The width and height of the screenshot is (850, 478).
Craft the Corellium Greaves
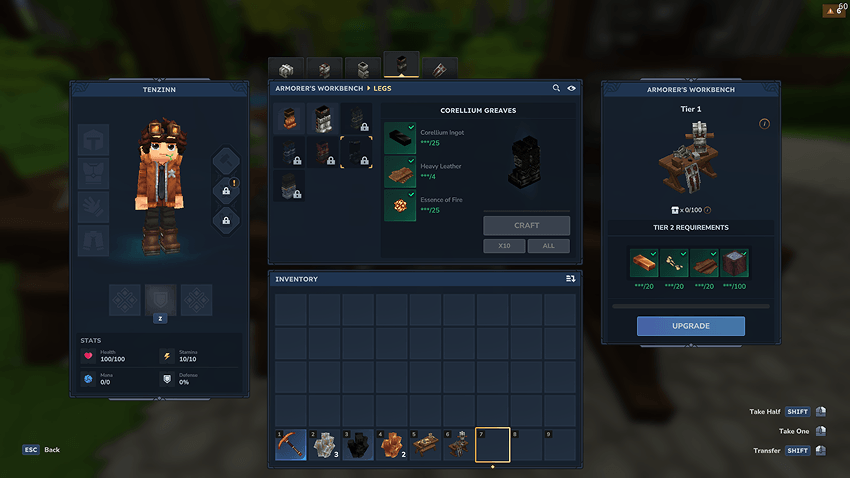pyautogui.click(x=526, y=225)
